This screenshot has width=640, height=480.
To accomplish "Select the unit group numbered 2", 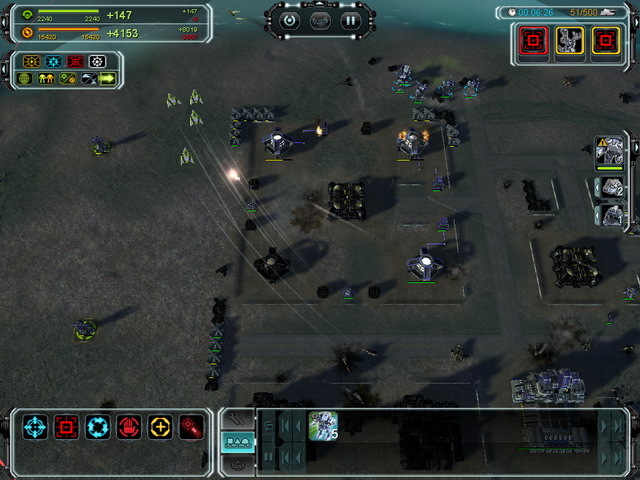I will [x=611, y=186].
